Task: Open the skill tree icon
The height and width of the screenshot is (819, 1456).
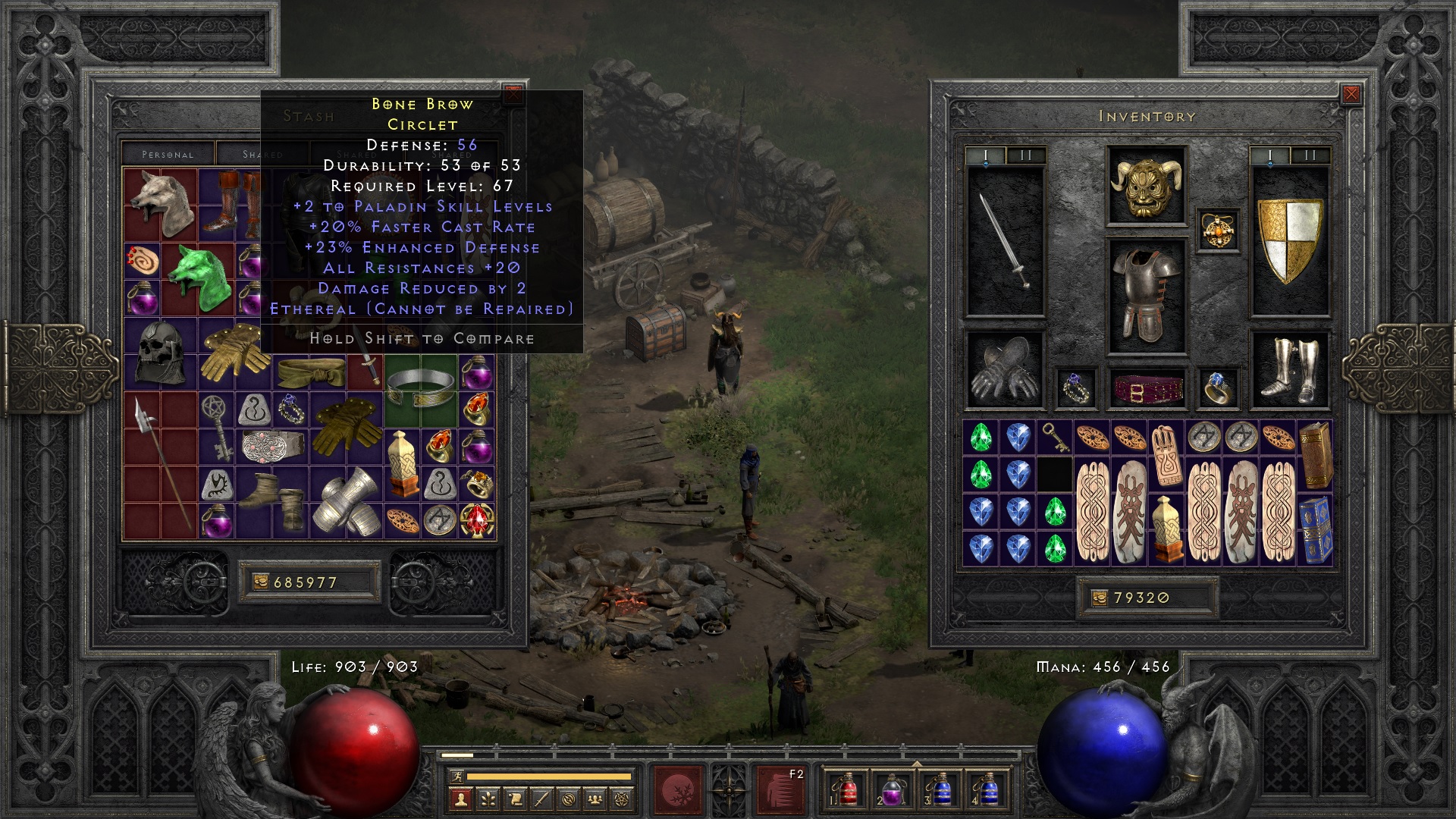Action: tap(488, 800)
